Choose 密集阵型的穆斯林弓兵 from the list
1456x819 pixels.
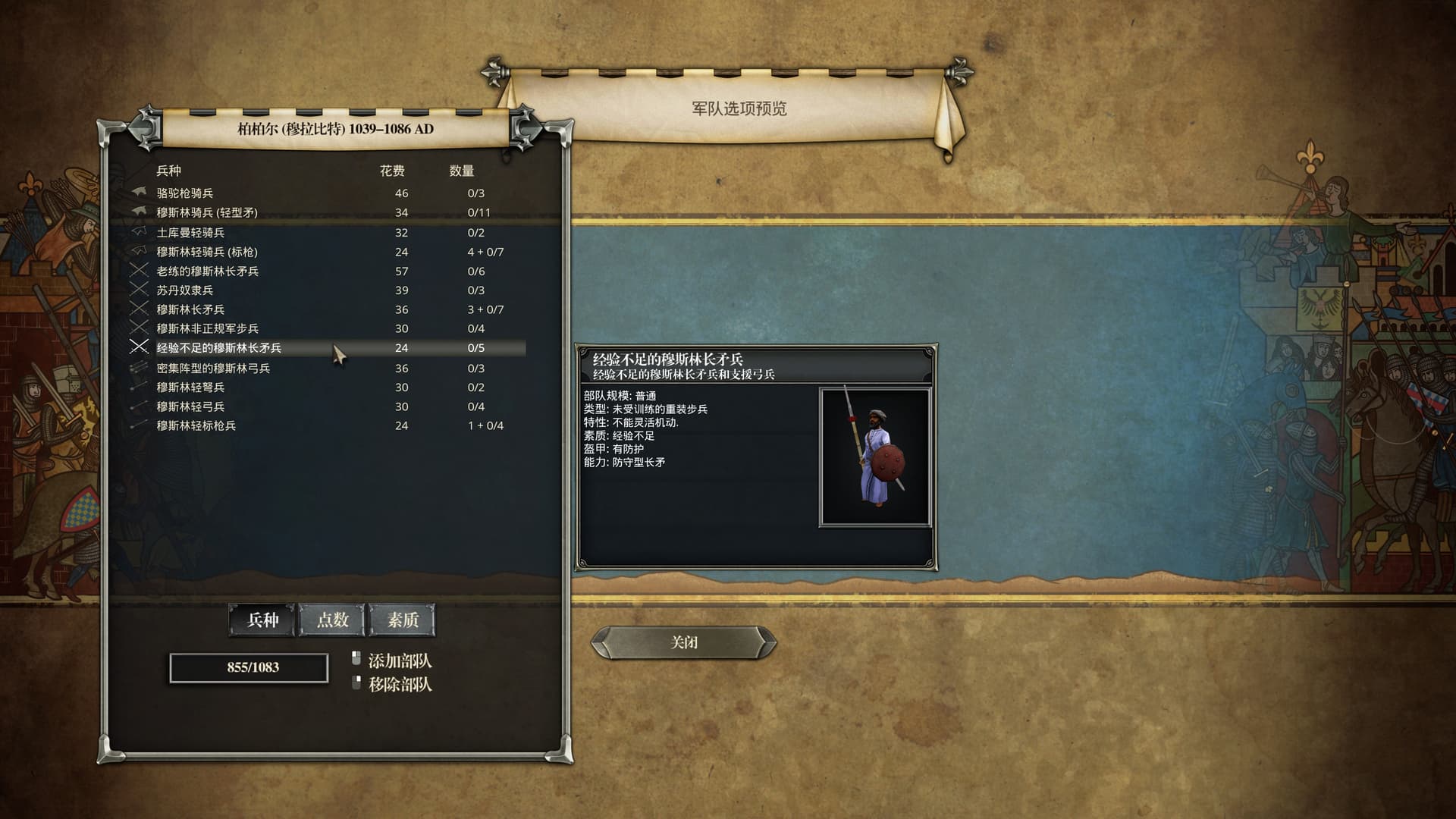(x=213, y=369)
